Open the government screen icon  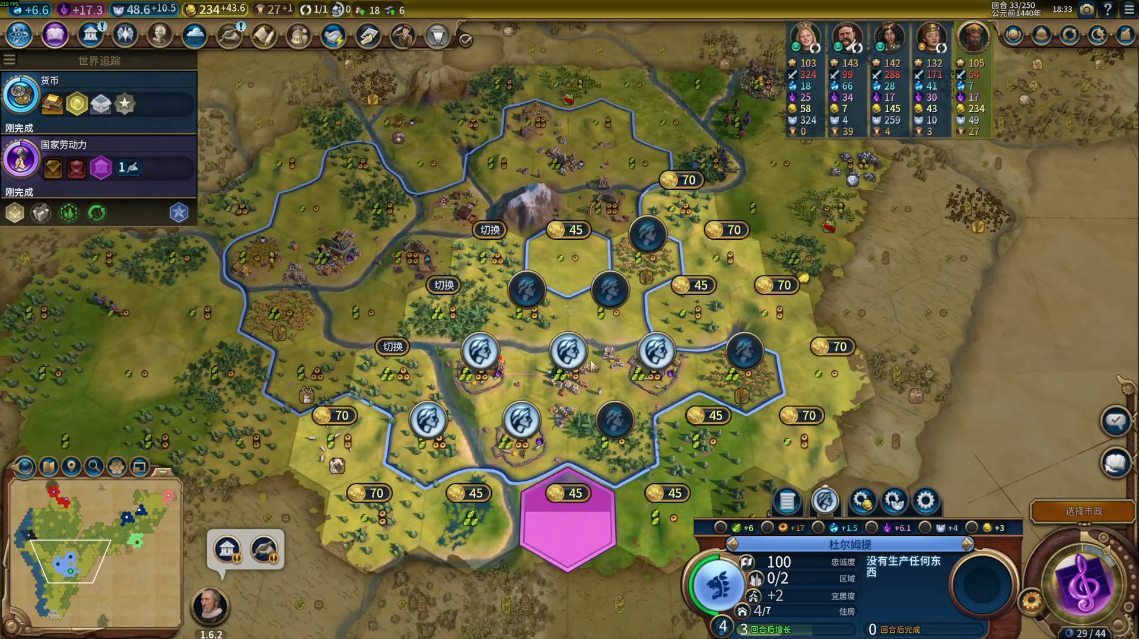(91, 35)
